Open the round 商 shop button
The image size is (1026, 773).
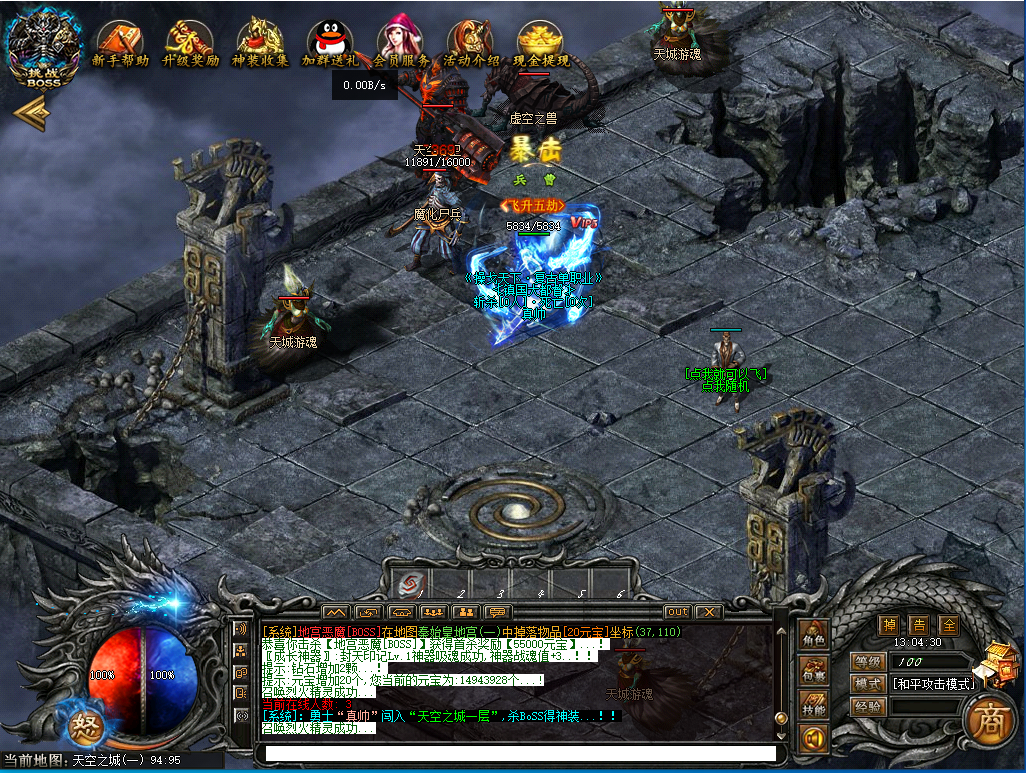tap(983, 719)
